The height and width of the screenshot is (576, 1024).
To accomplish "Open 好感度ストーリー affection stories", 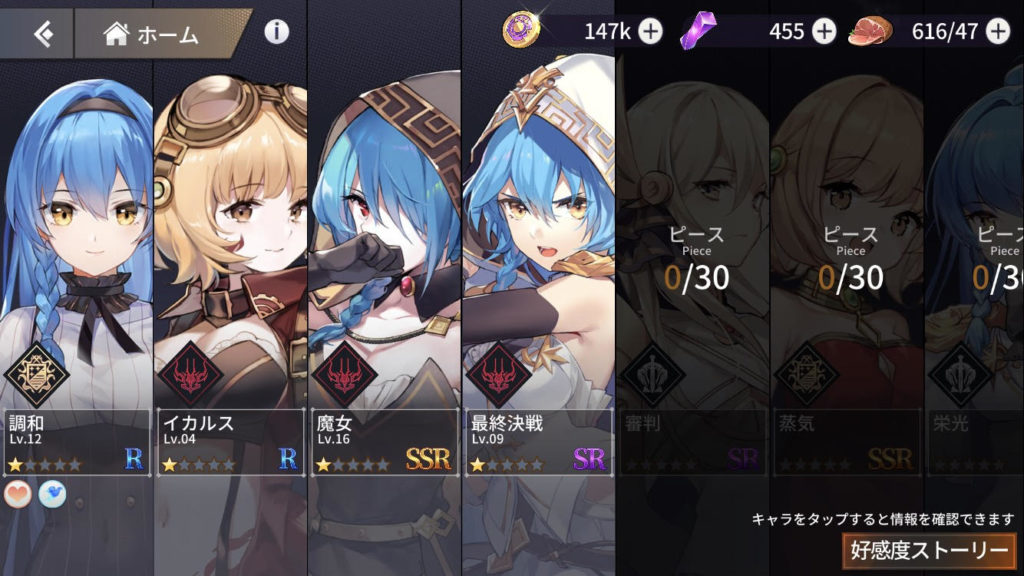I will [x=929, y=550].
